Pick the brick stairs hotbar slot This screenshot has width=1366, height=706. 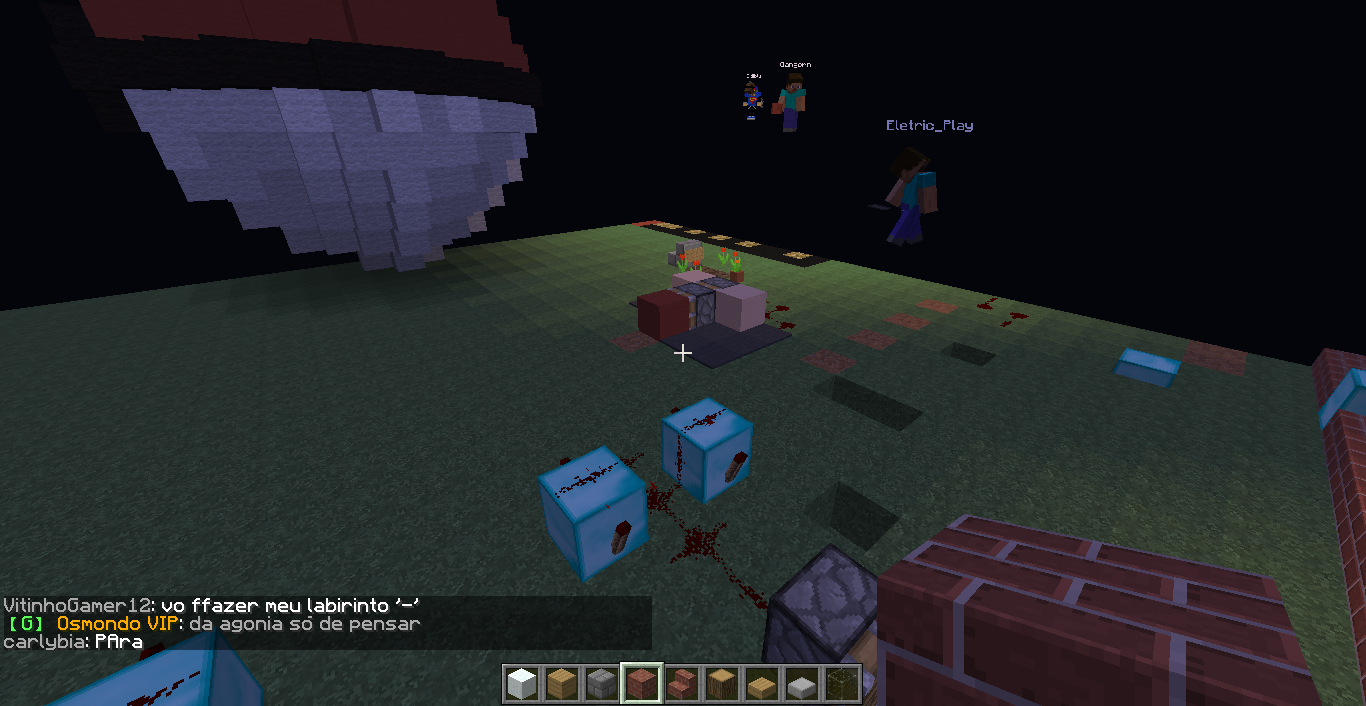tap(681, 684)
